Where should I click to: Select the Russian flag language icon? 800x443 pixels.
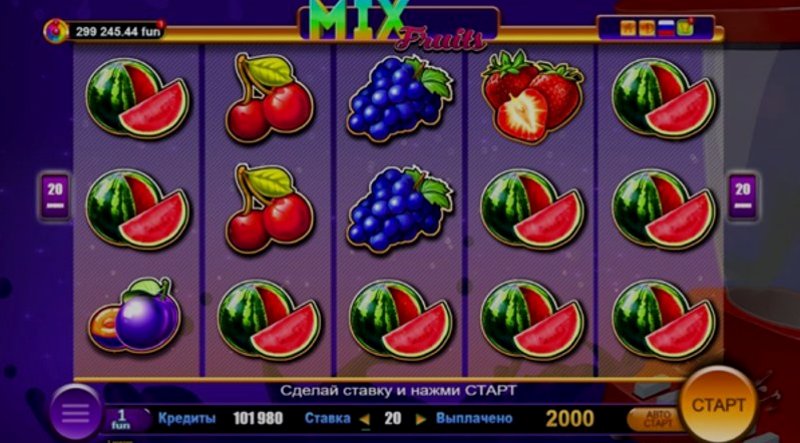click(x=665, y=28)
